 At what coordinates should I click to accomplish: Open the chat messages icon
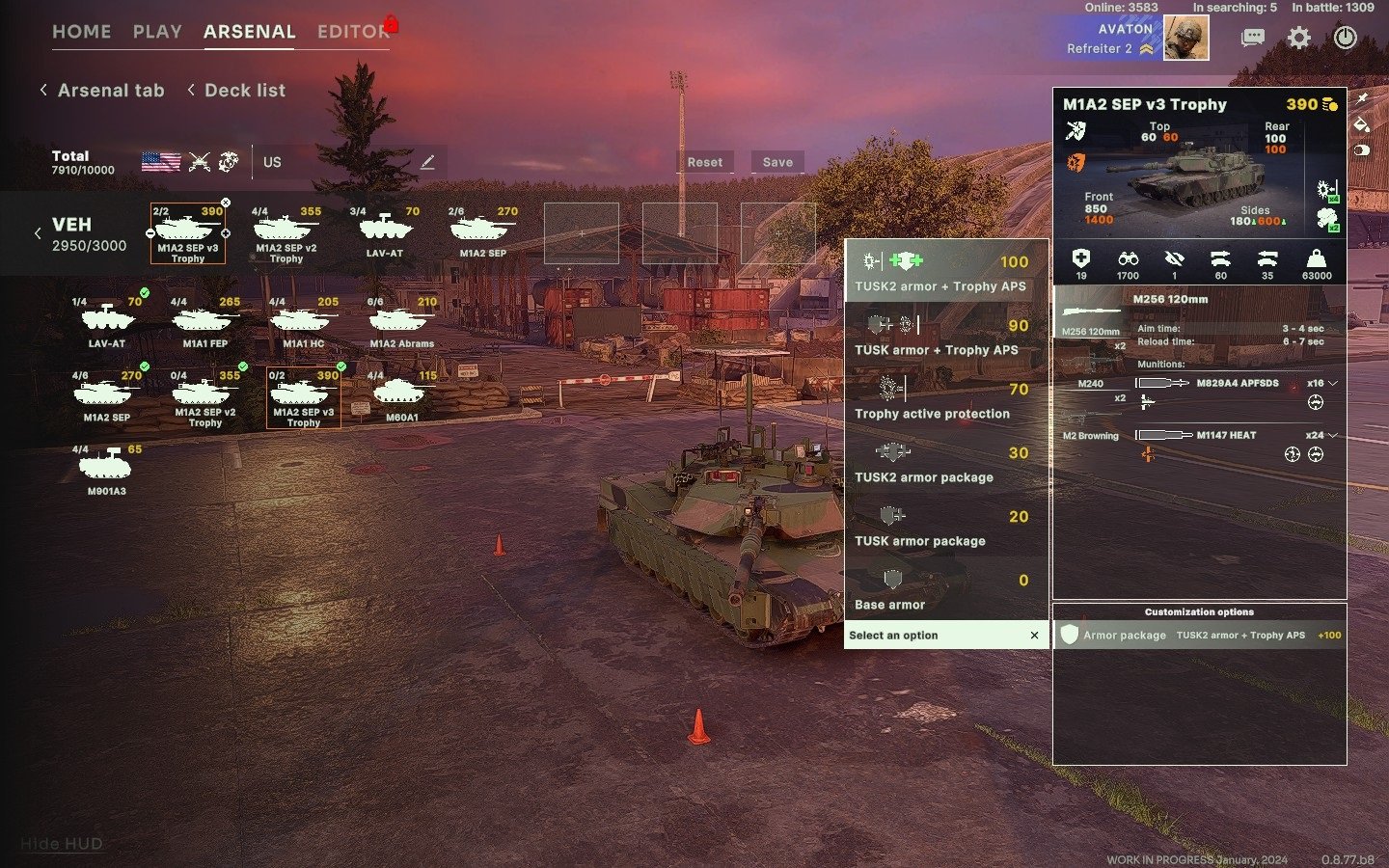coord(1253,38)
